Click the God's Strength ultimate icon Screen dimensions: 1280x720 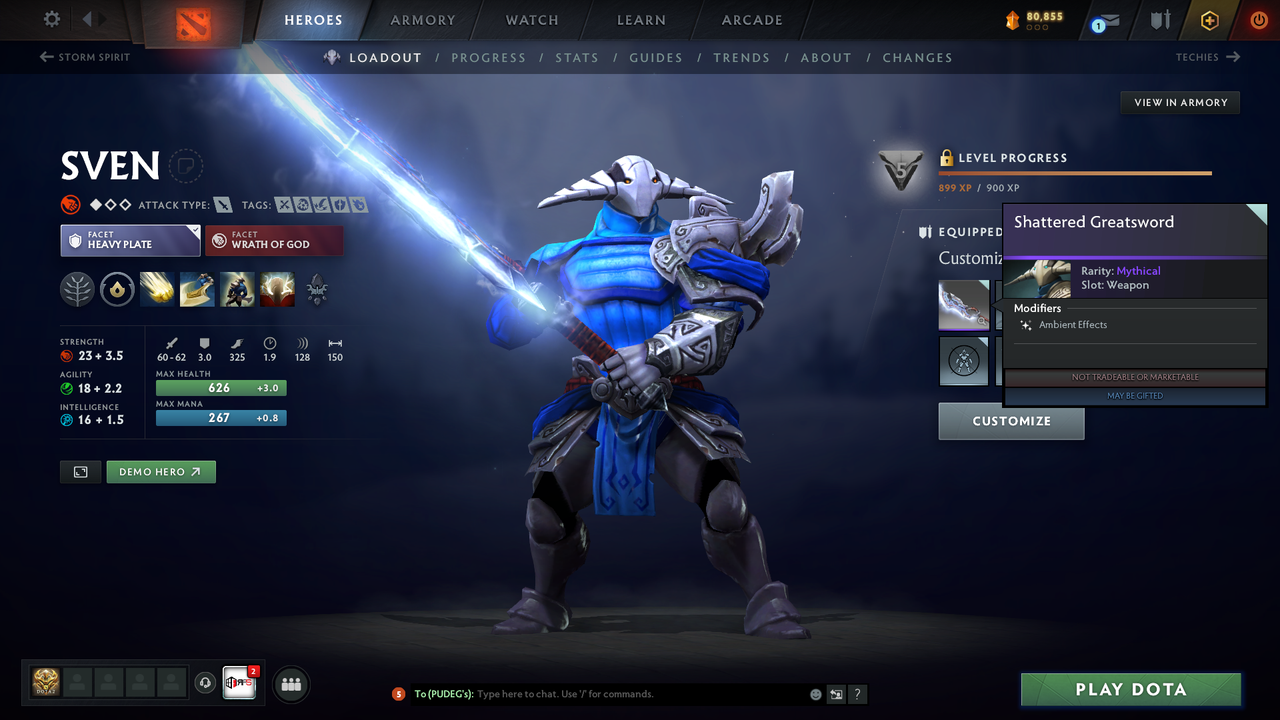coord(277,289)
